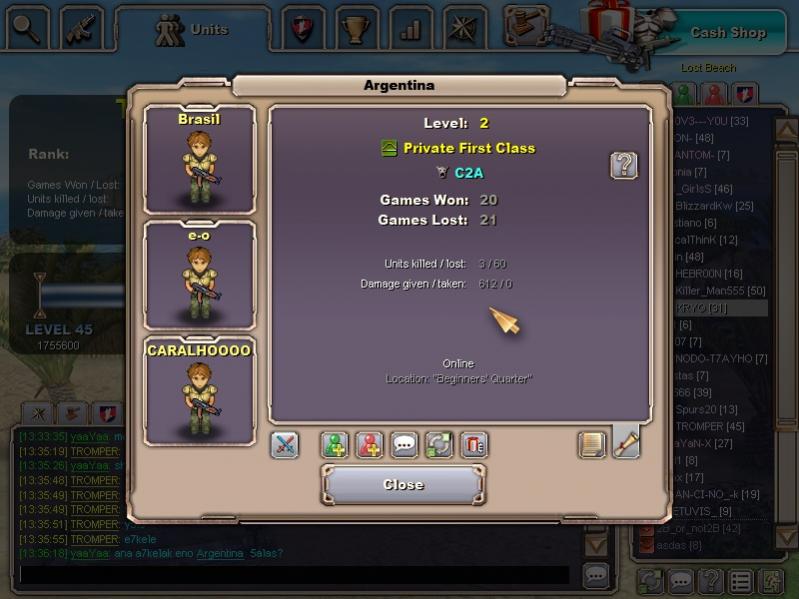Choose the e-o unit portrait
Screen dimensions: 799x599
[200, 275]
